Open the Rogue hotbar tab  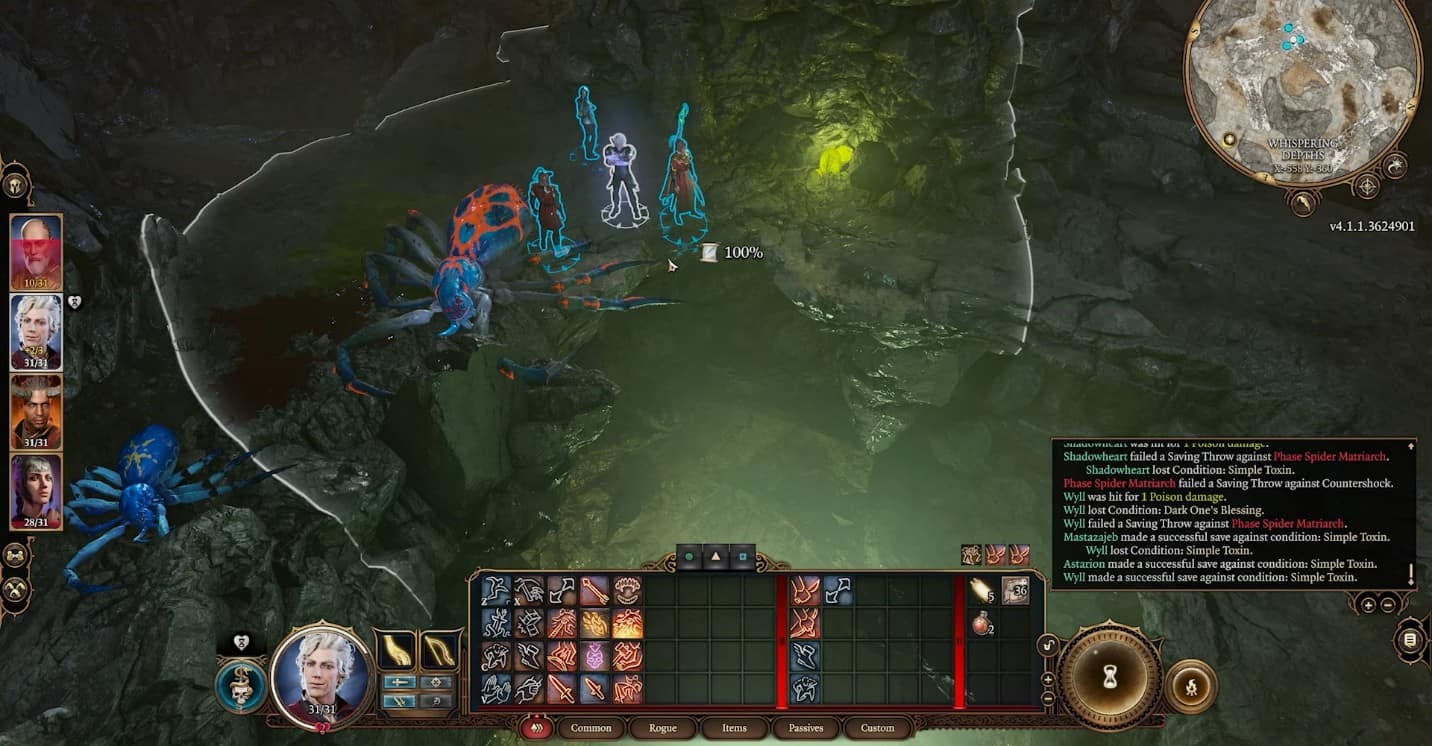(663, 728)
